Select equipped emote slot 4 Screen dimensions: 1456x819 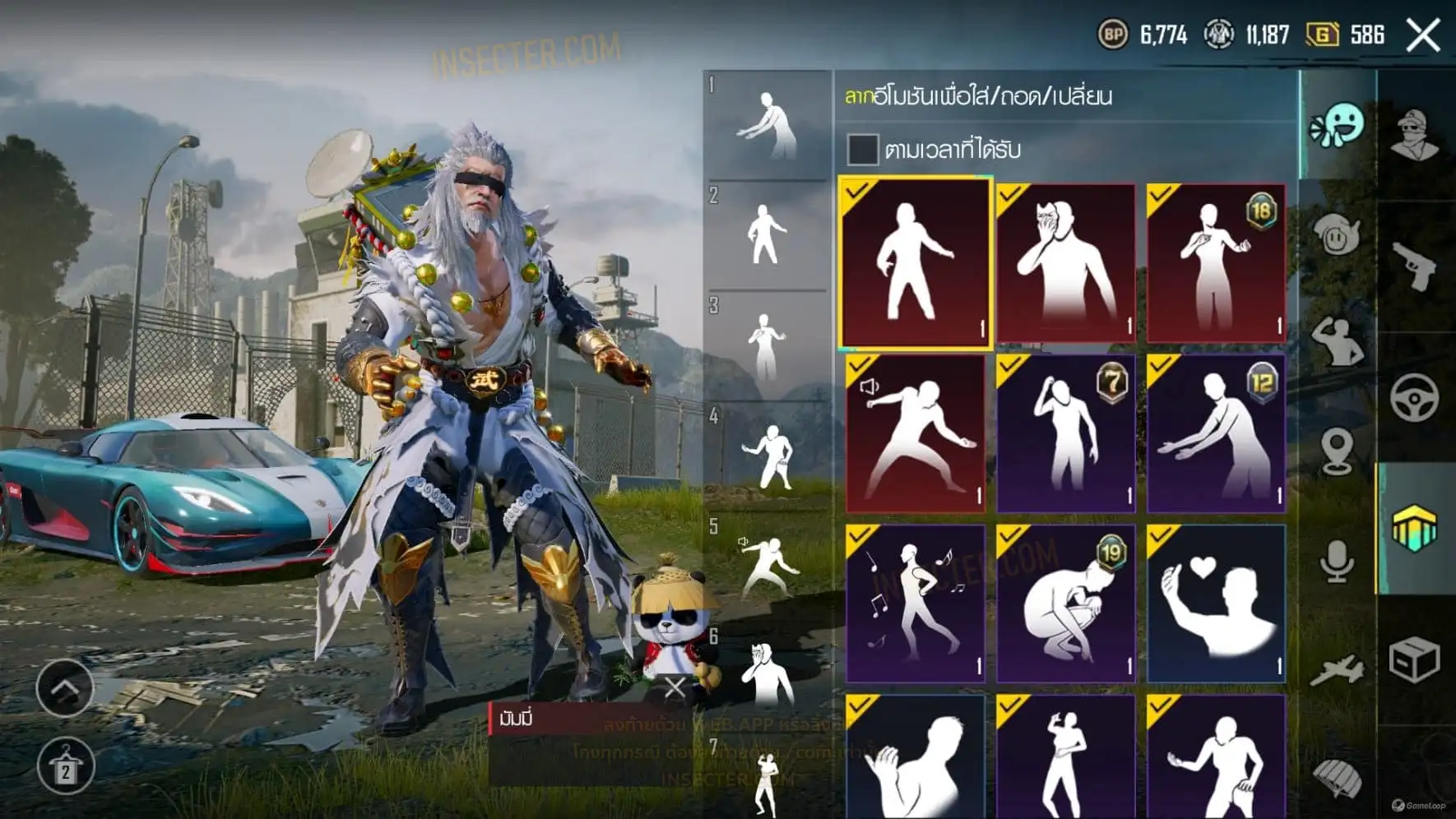pyautogui.click(x=767, y=457)
